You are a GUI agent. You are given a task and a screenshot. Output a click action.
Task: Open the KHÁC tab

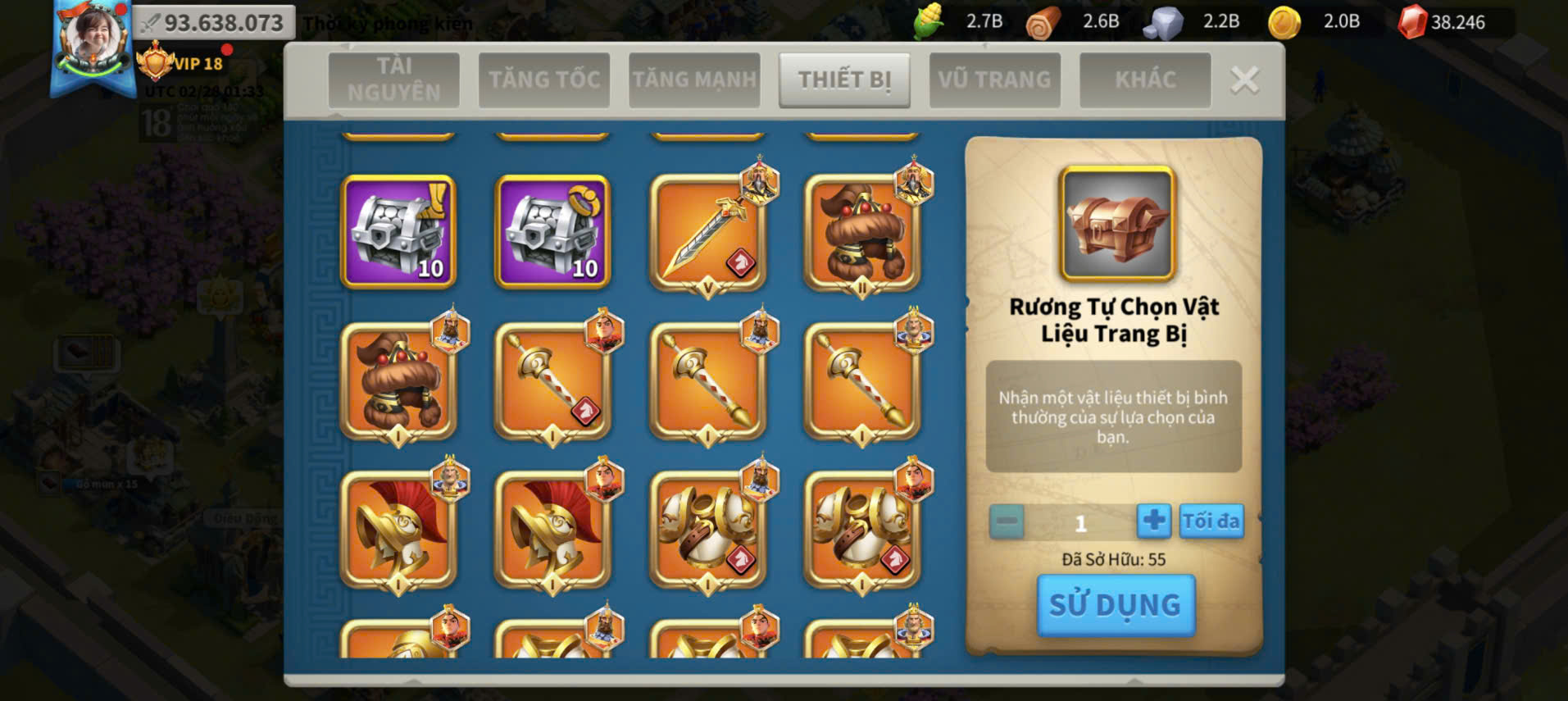pos(1145,80)
